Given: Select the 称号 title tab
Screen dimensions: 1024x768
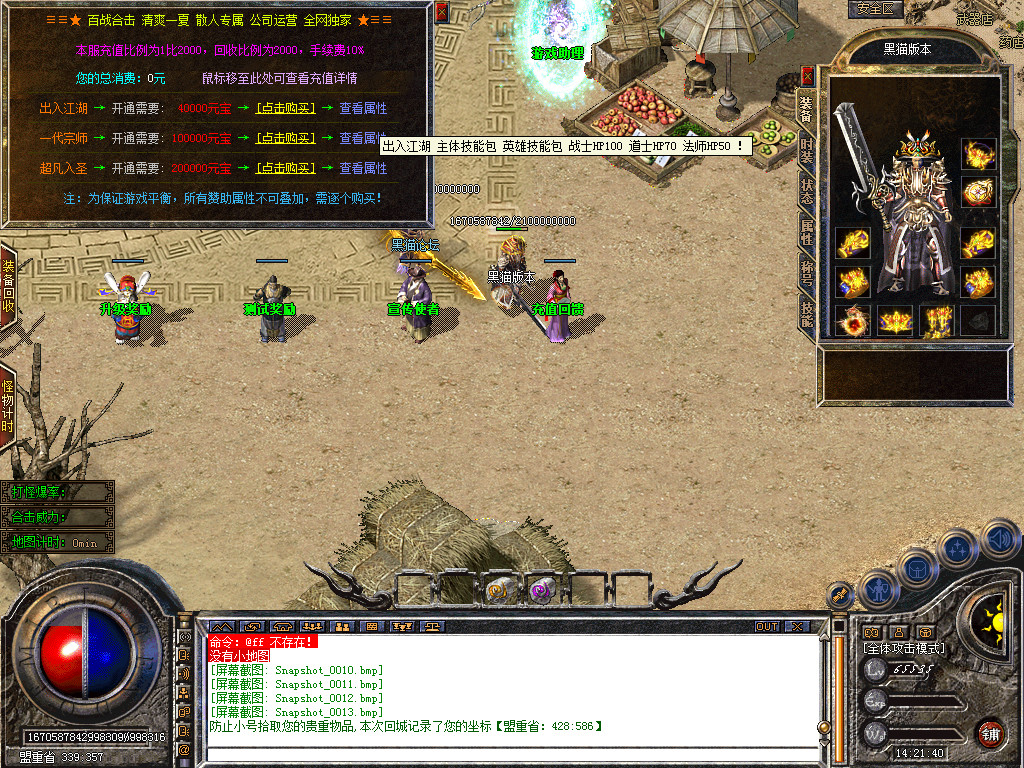Looking at the screenshot, I should pos(807,273).
